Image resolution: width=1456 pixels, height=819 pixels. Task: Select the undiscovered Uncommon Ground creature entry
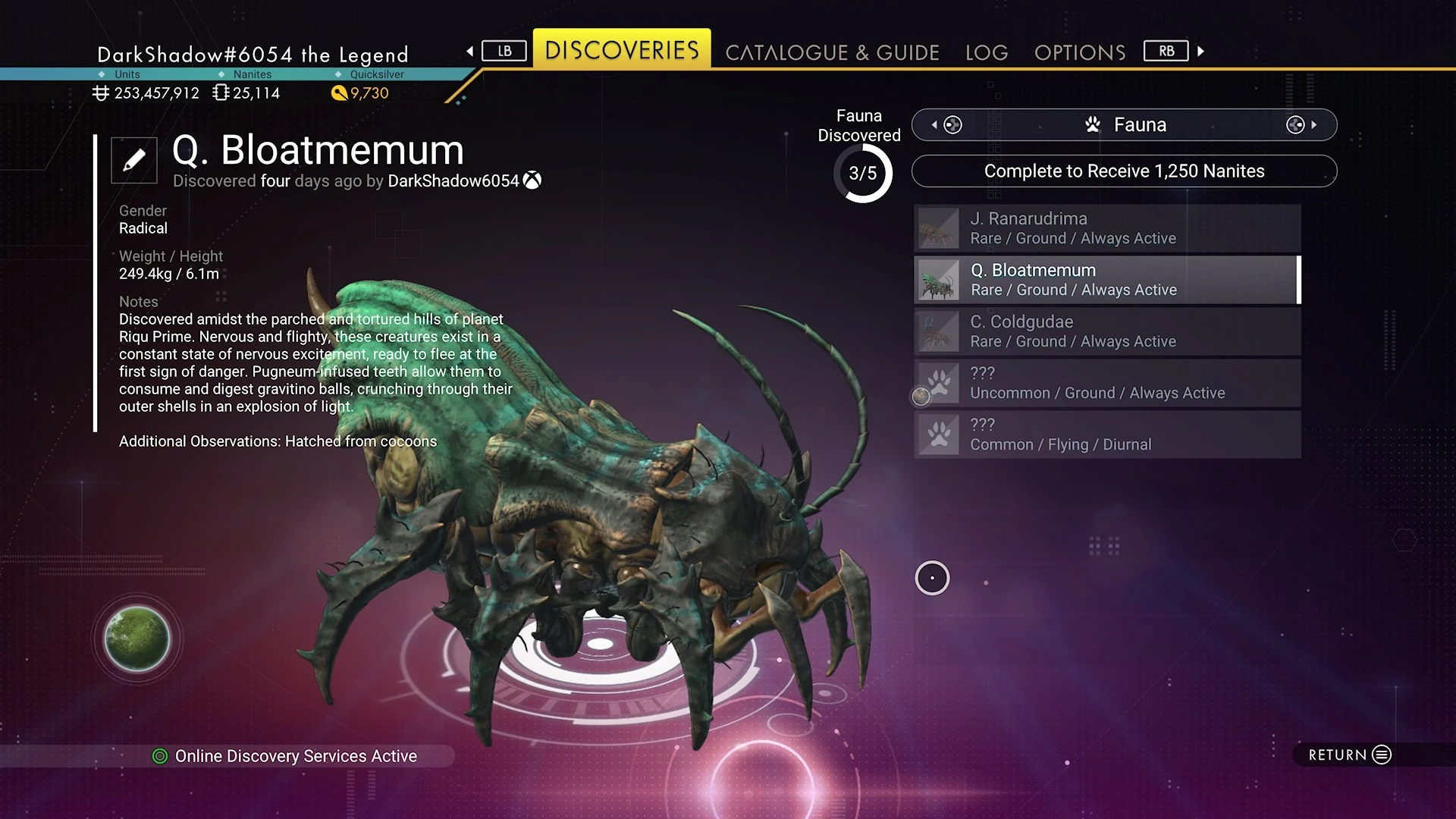pos(1107,383)
